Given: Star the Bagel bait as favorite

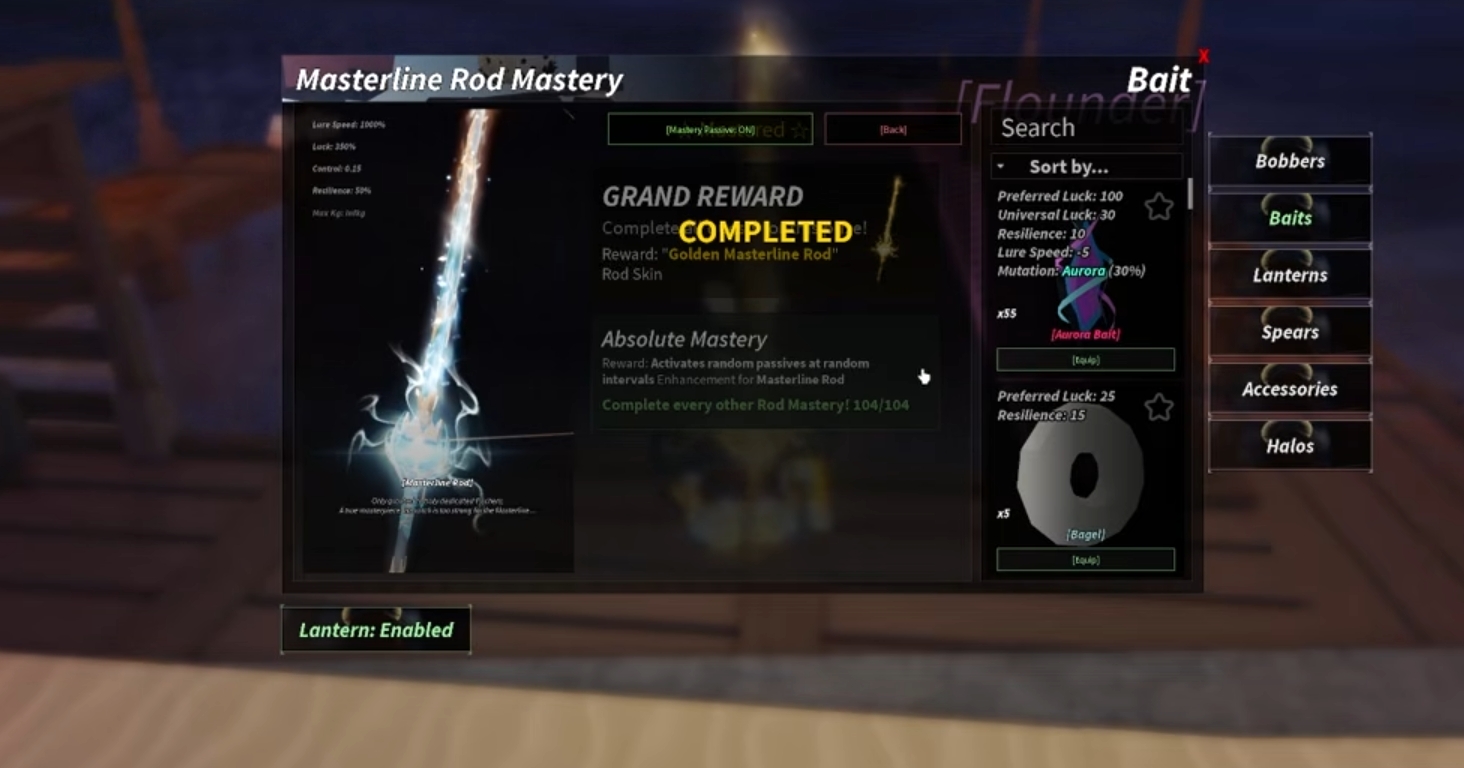Looking at the screenshot, I should tap(1158, 407).
